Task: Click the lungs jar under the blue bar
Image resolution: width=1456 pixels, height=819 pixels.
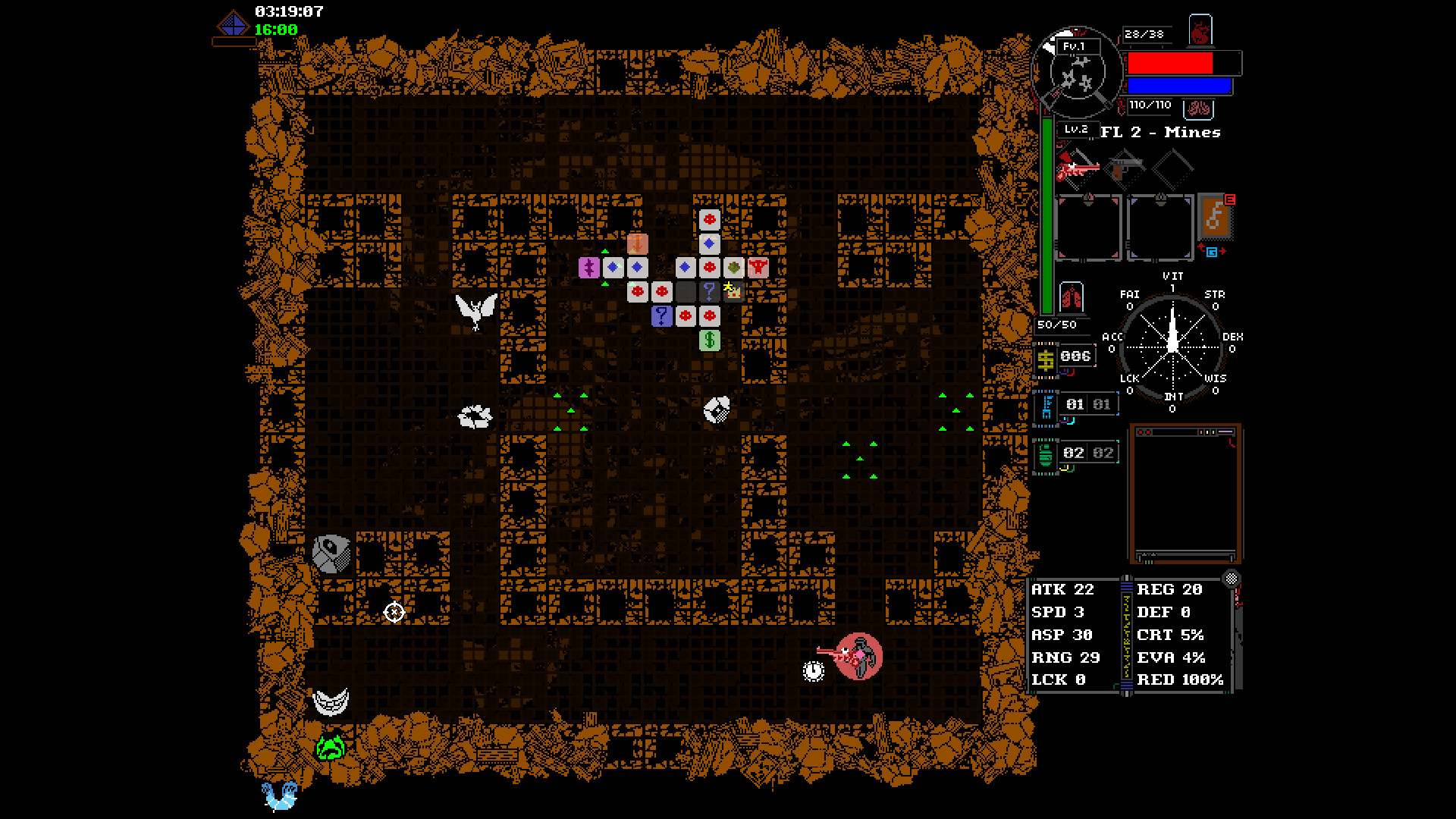Action: click(1198, 109)
